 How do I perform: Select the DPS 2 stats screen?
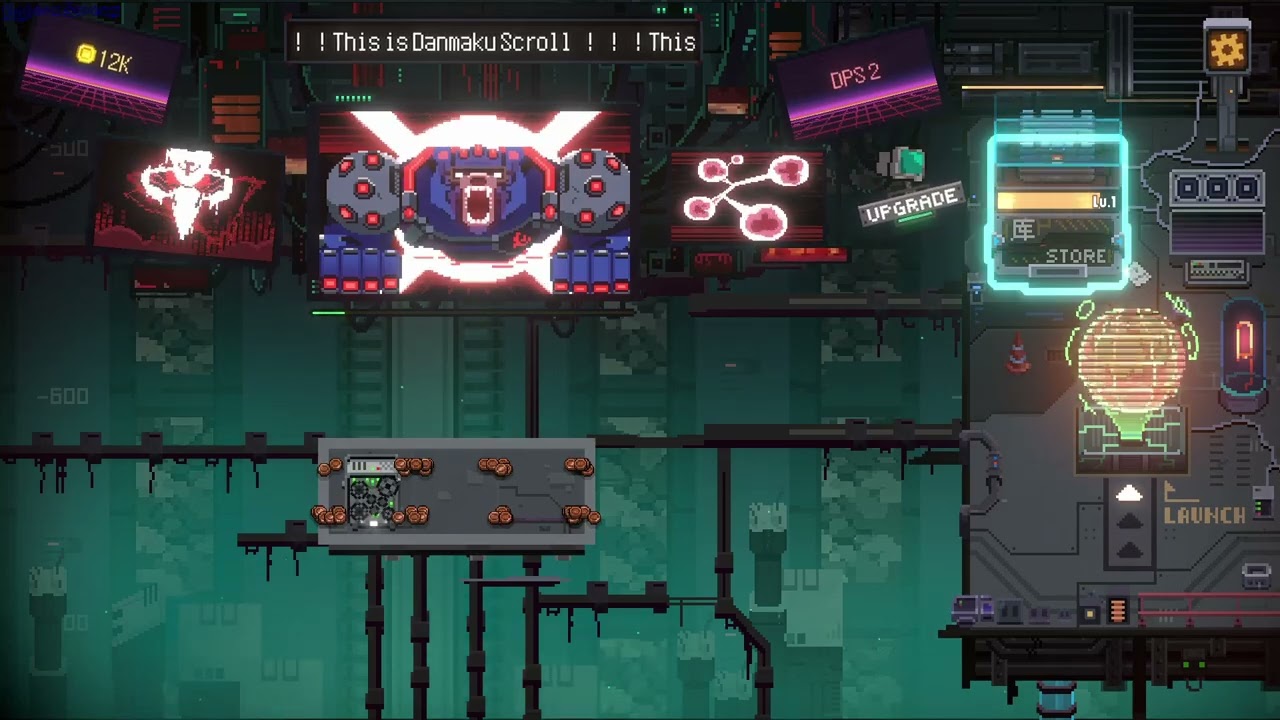[x=856, y=78]
